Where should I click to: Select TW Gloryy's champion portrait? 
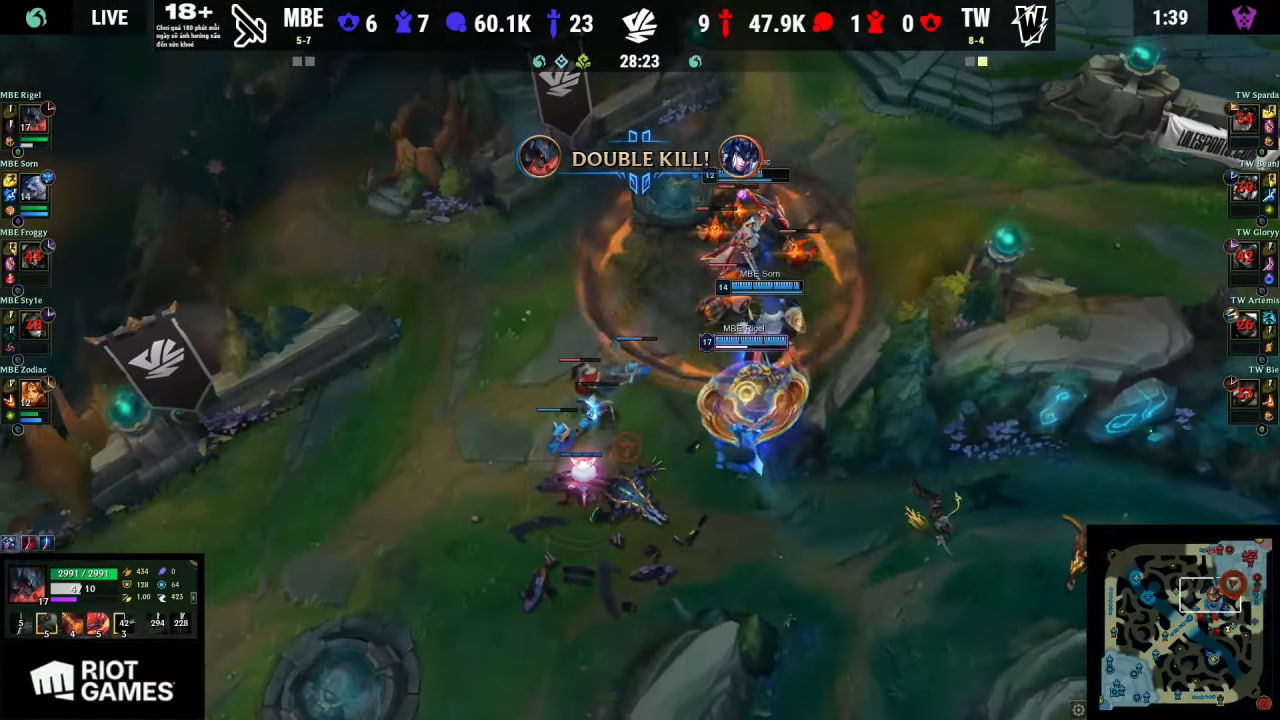(1245, 256)
